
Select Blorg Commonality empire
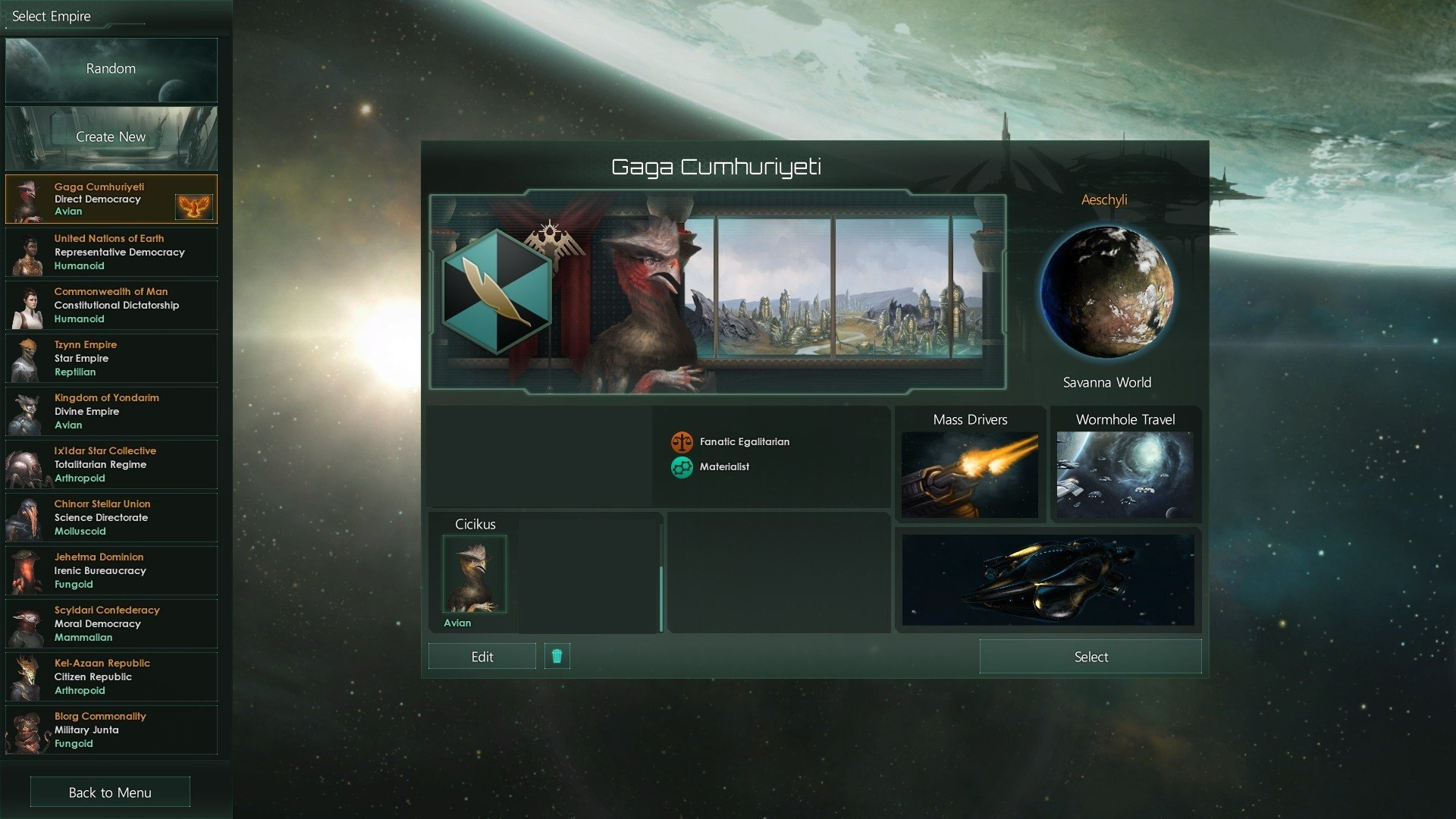[111, 730]
